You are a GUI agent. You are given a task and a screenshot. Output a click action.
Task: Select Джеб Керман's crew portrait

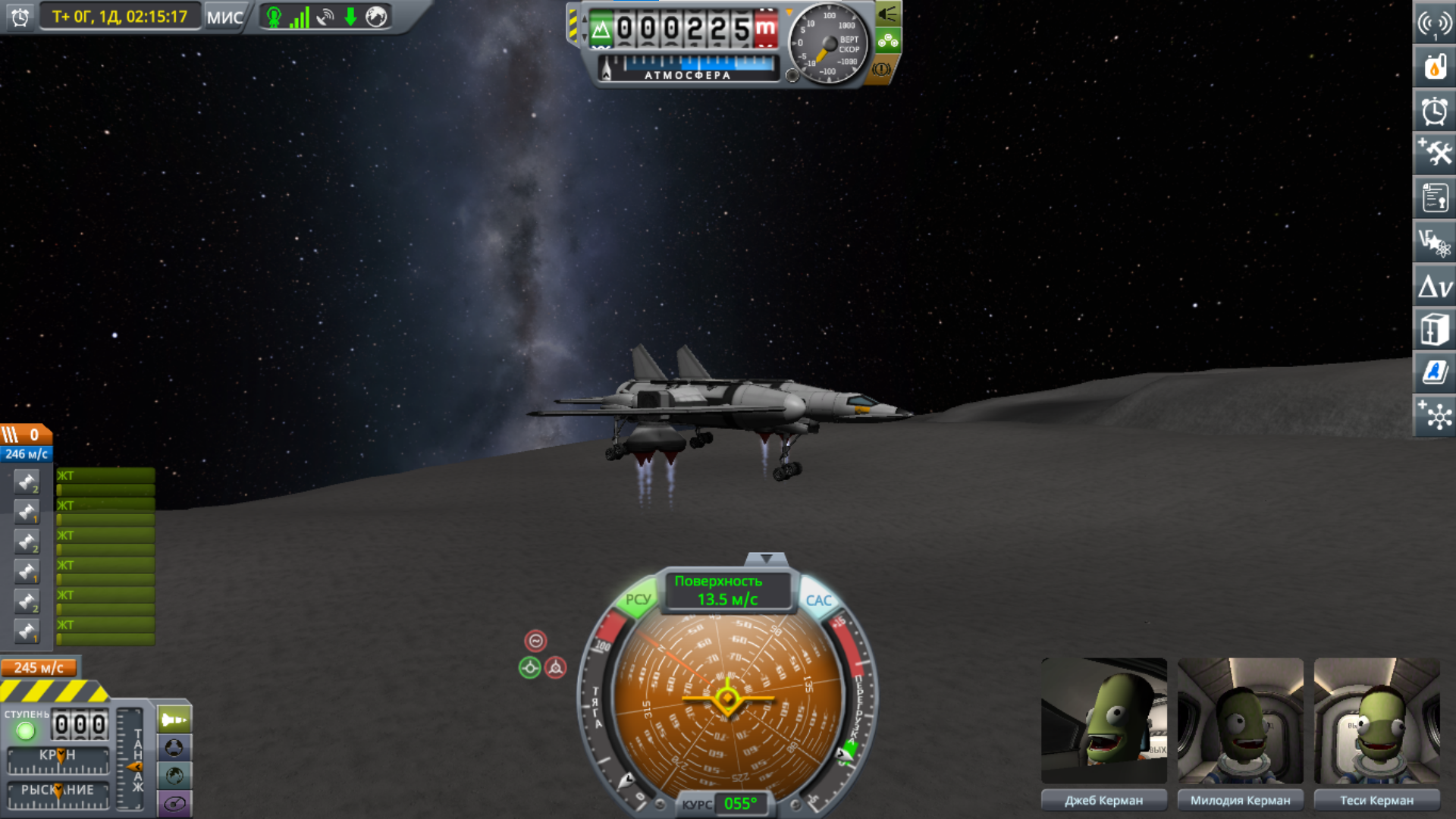(x=1103, y=720)
